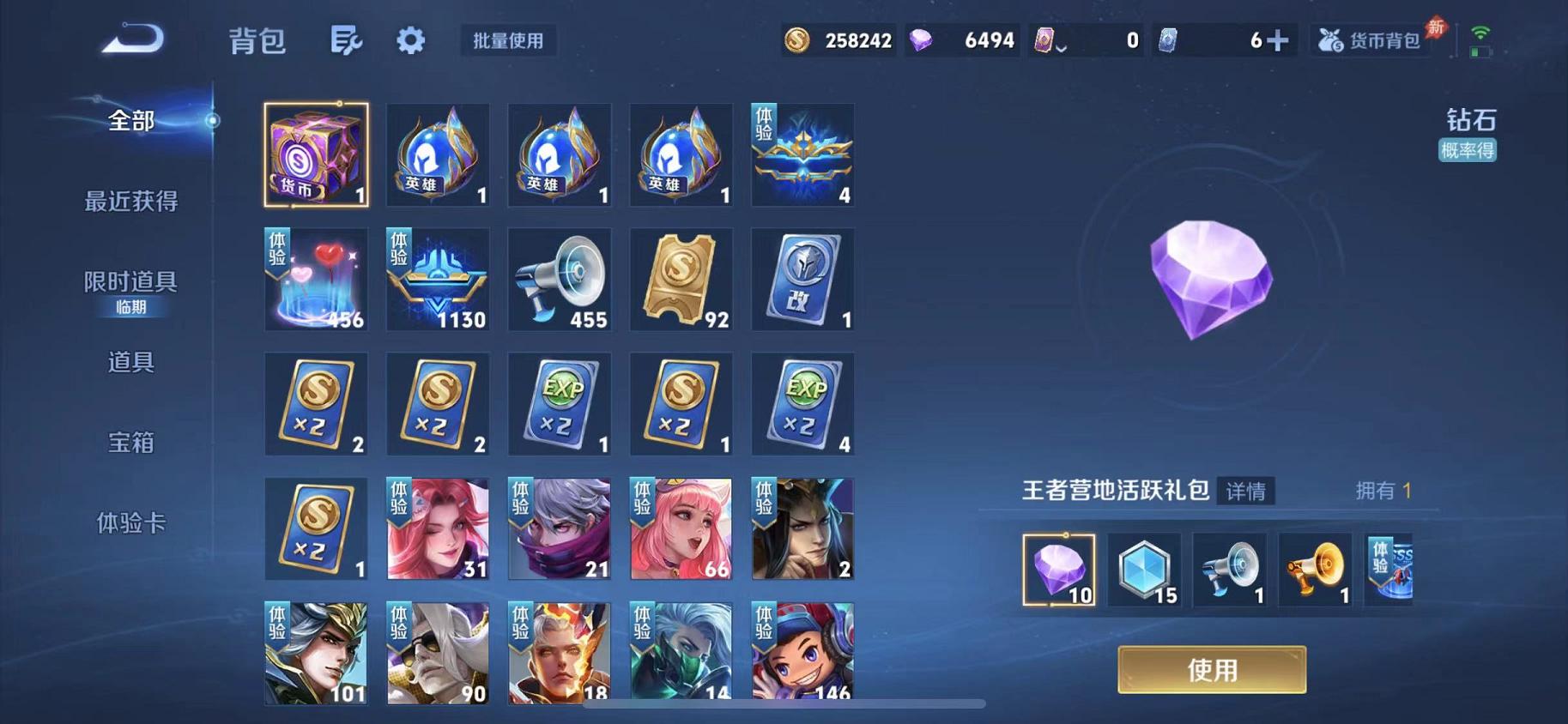Select the 改 rename card item

point(802,279)
